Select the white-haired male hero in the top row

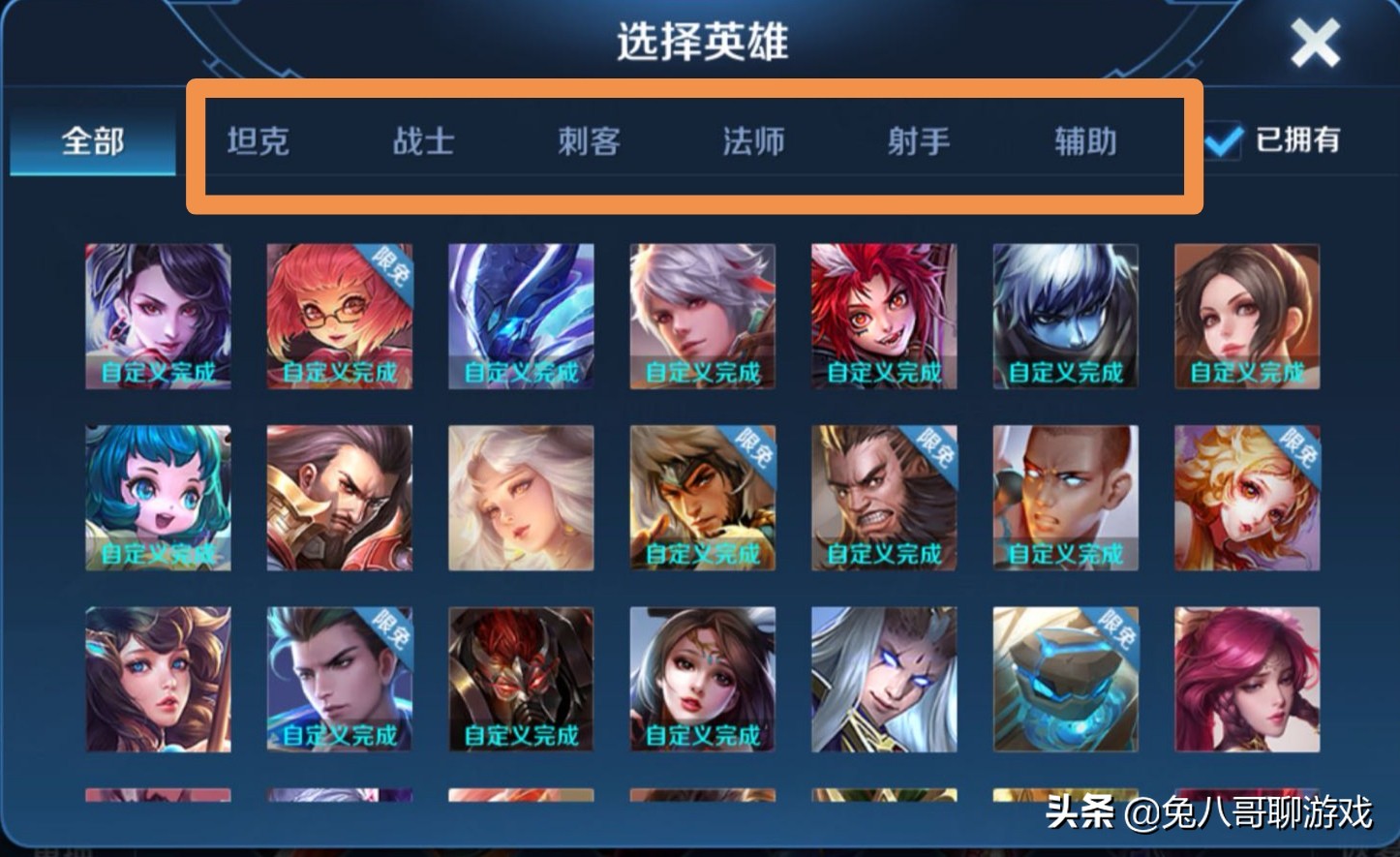pos(702,315)
